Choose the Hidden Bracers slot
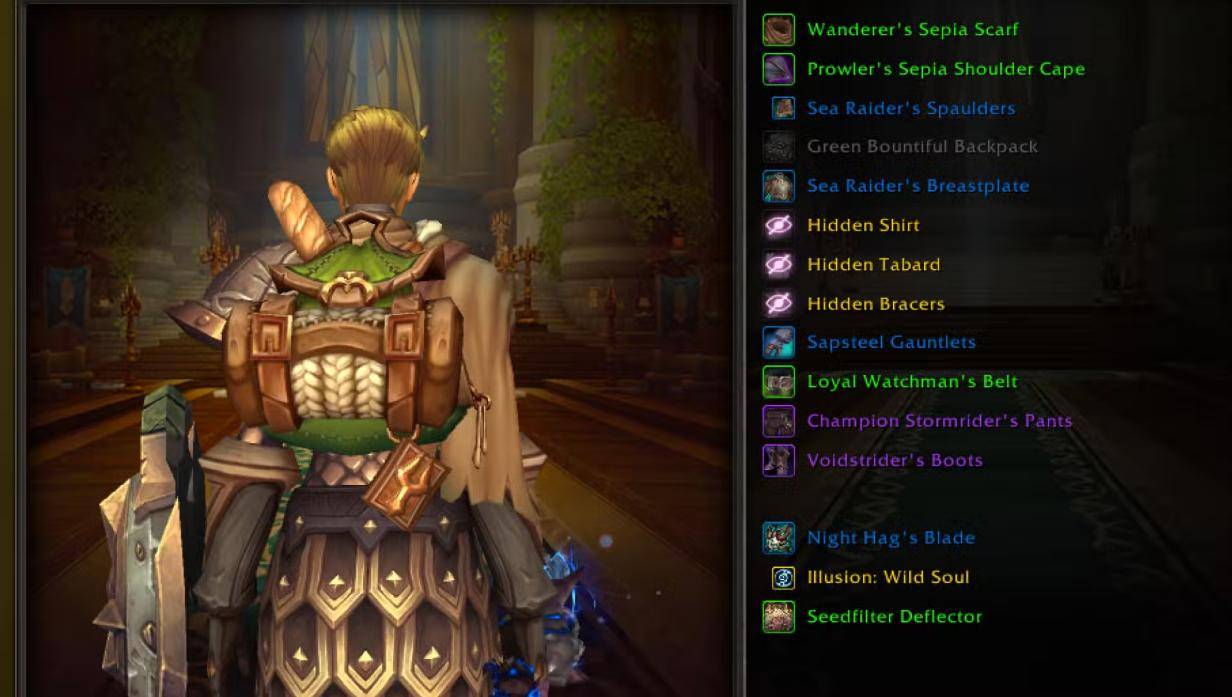The image size is (1232, 697). point(875,303)
